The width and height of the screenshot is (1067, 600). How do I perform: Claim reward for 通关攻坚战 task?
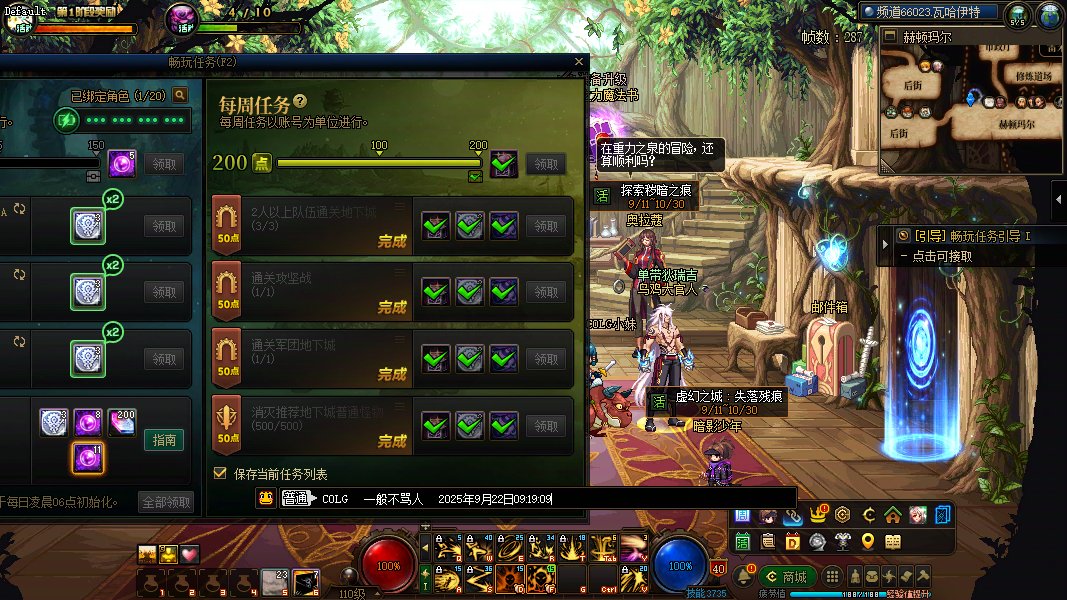pyautogui.click(x=546, y=292)
